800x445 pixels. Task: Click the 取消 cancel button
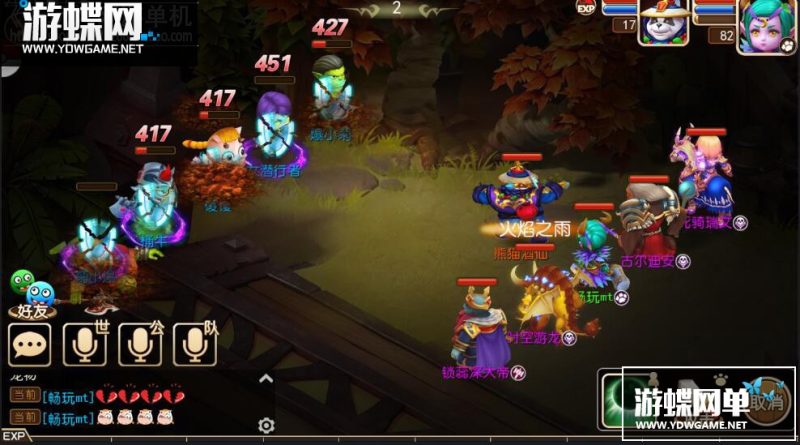[x=767, y=402]
